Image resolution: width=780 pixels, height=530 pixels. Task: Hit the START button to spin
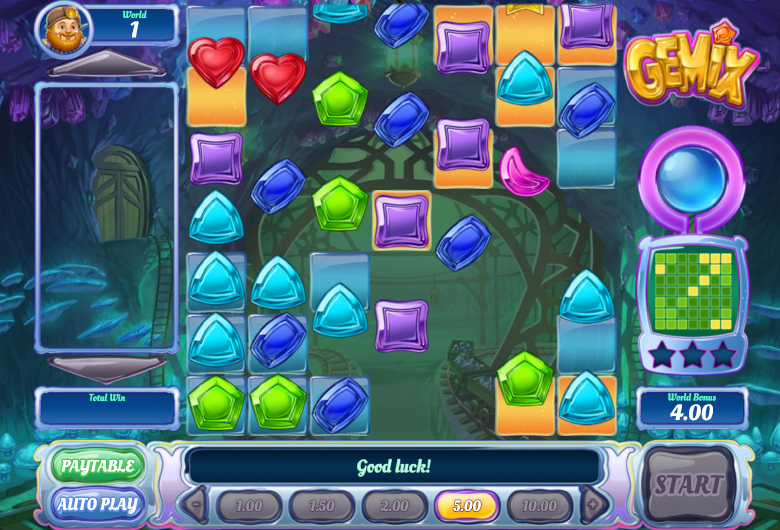pyautogui.click(x=688, y=486)
